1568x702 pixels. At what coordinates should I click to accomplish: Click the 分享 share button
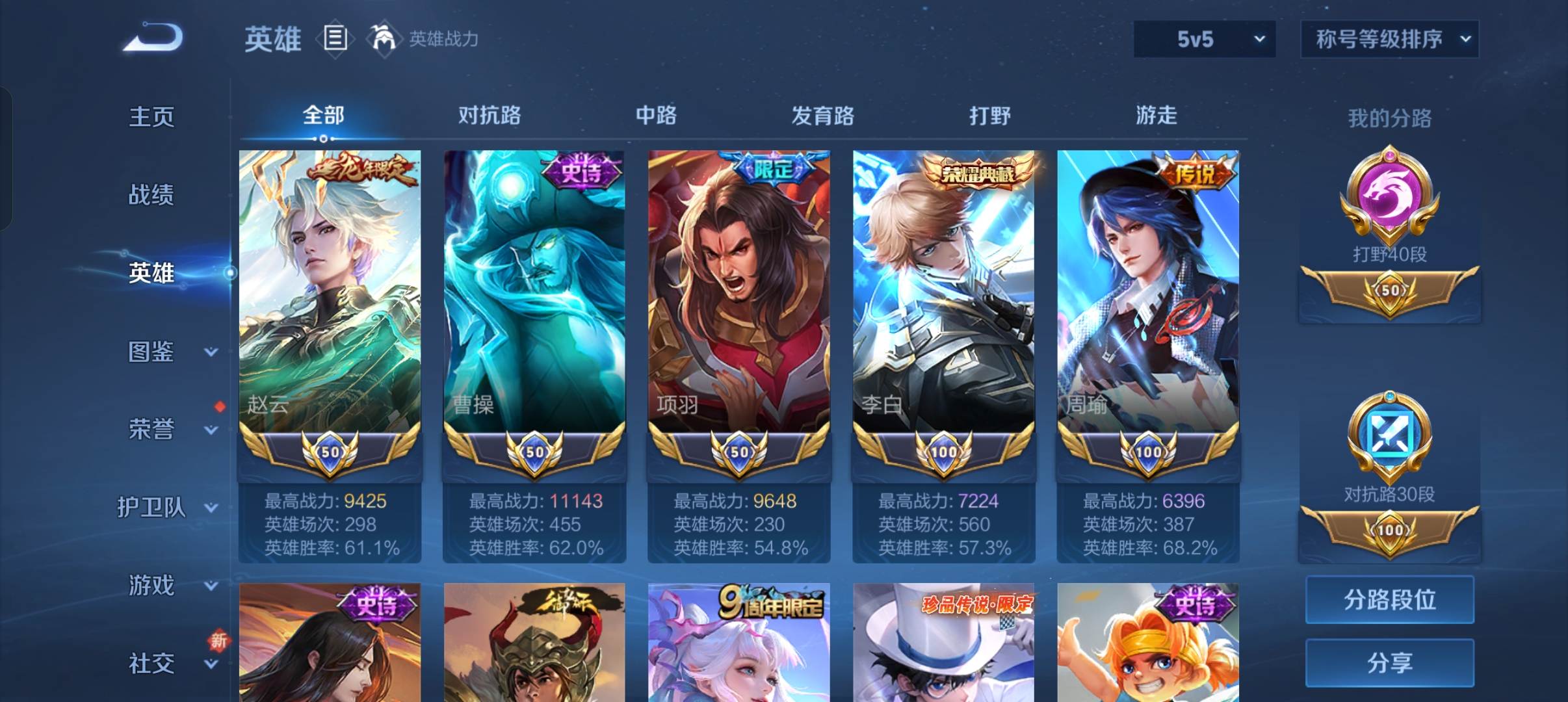[x=1389, y=663]
